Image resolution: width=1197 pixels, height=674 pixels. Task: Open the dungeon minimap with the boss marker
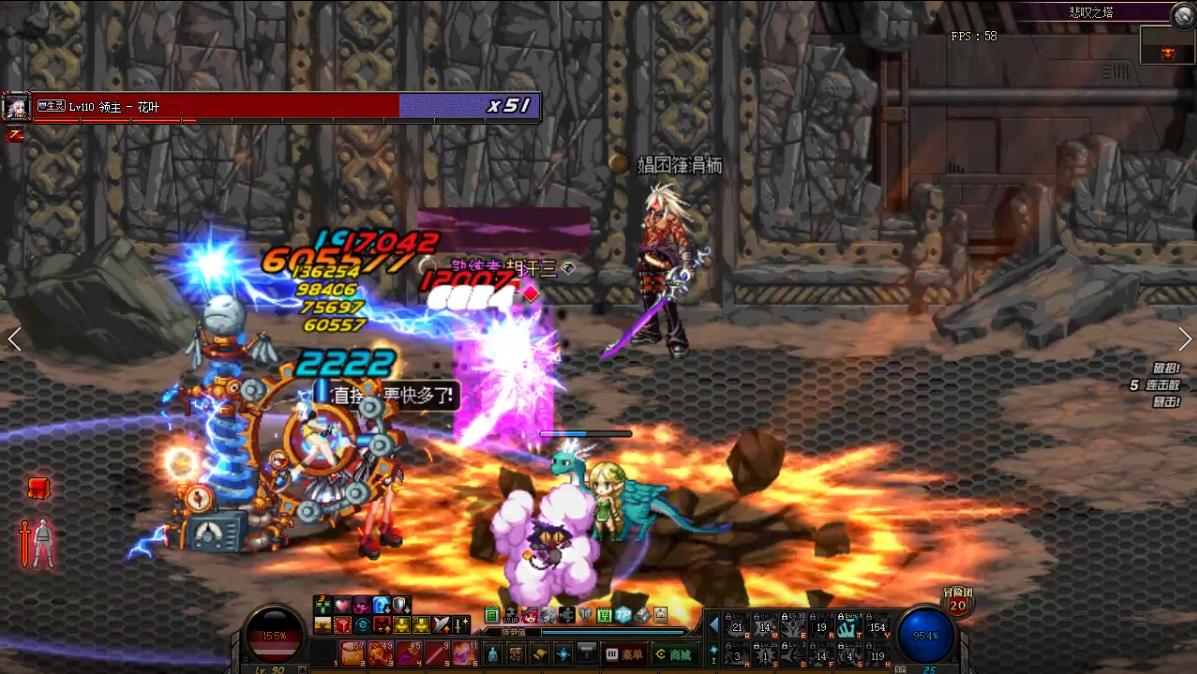1166,45
